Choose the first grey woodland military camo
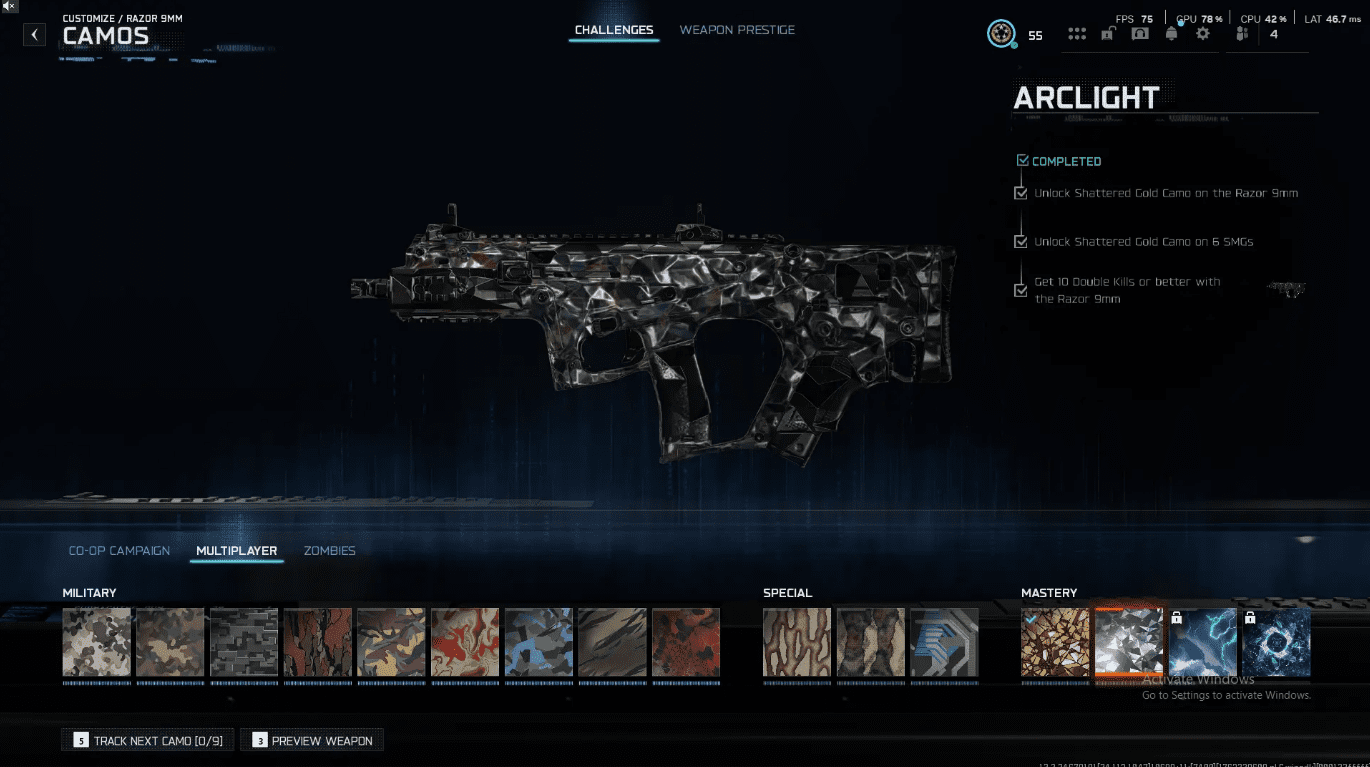1370x767 pixels. tap(97, 642)
